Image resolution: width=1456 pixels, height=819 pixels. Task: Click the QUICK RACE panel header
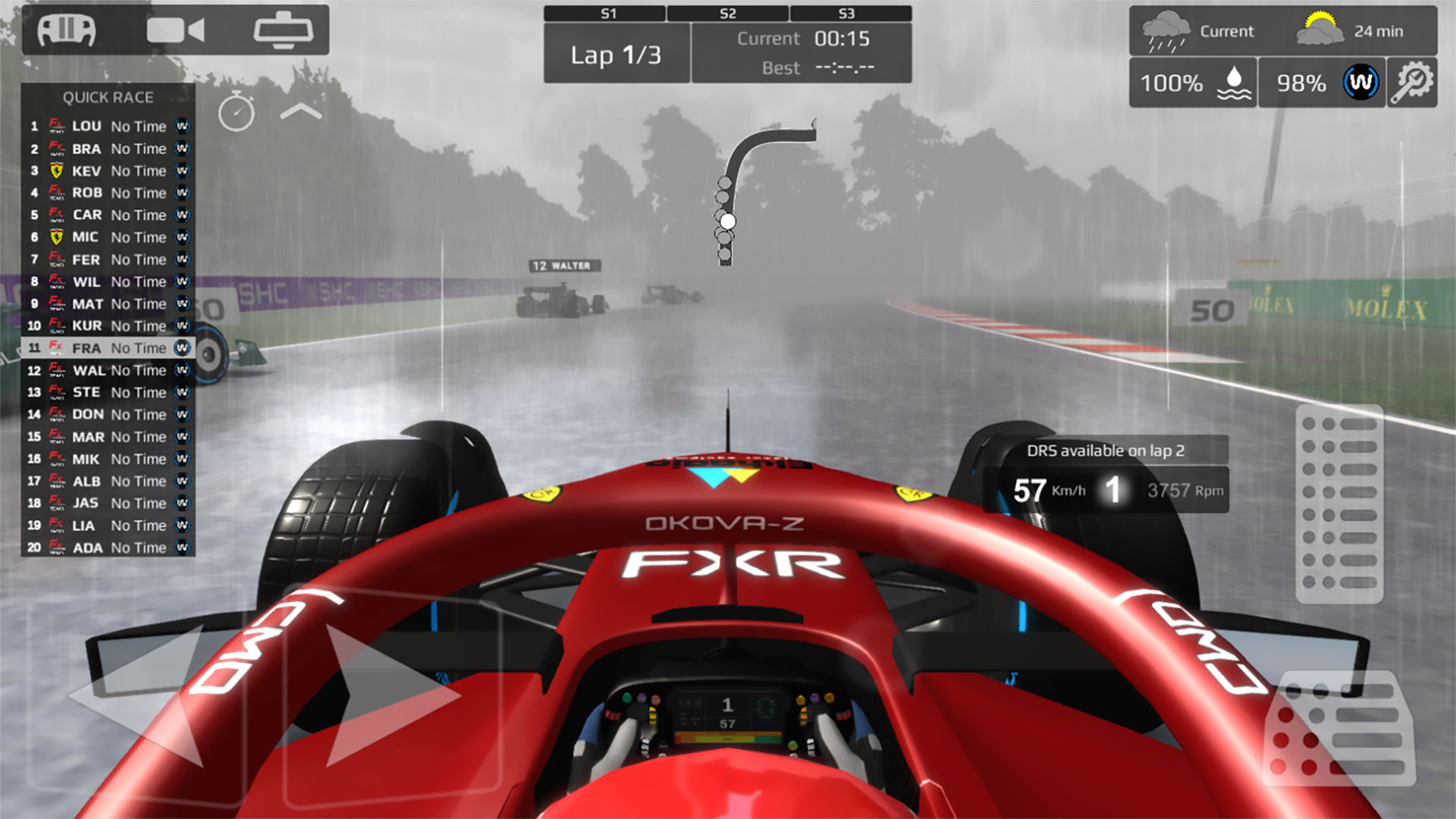pyautogui.click(x=108, y=97)
